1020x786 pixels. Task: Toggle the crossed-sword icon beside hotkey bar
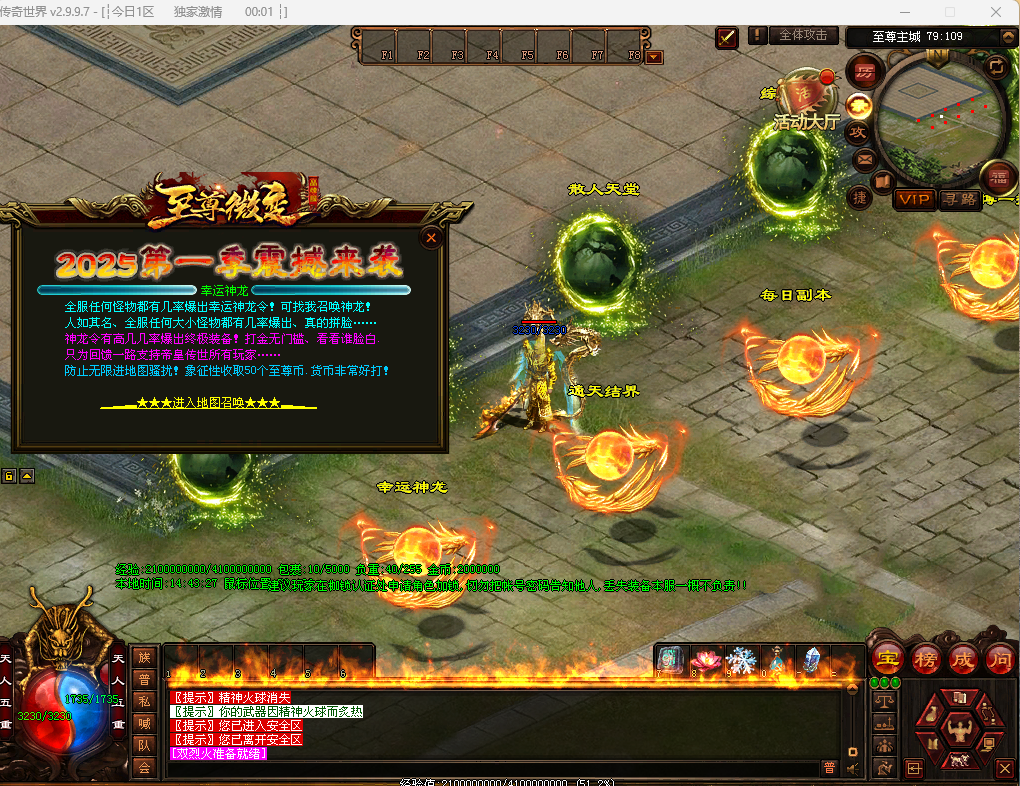tap(727, 37)
